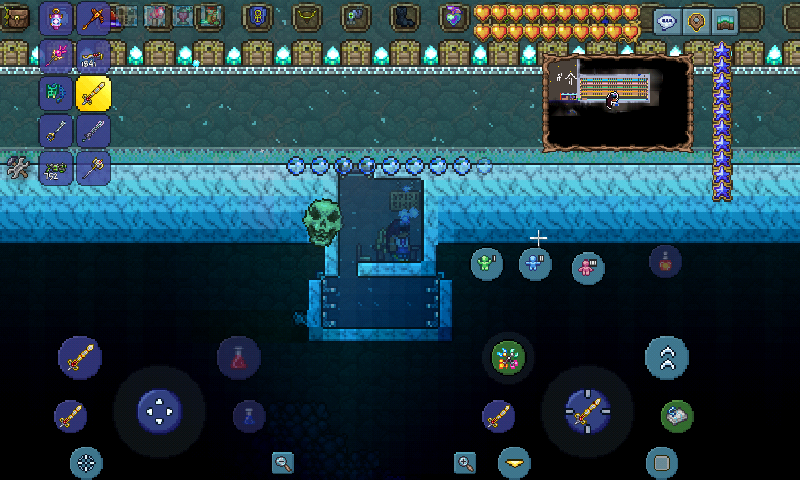The height and width of the screenshot is (480, 800).
Task: Open the crossed tools settings icon
Action: click(17, 168)
